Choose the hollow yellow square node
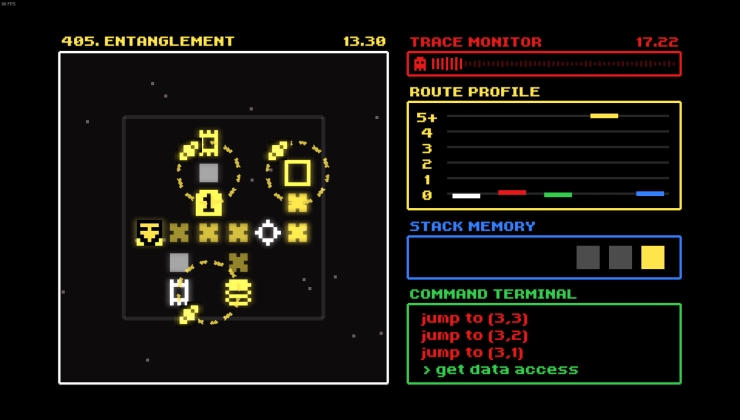This screenshot has width=740, height=420. point(297,173)
